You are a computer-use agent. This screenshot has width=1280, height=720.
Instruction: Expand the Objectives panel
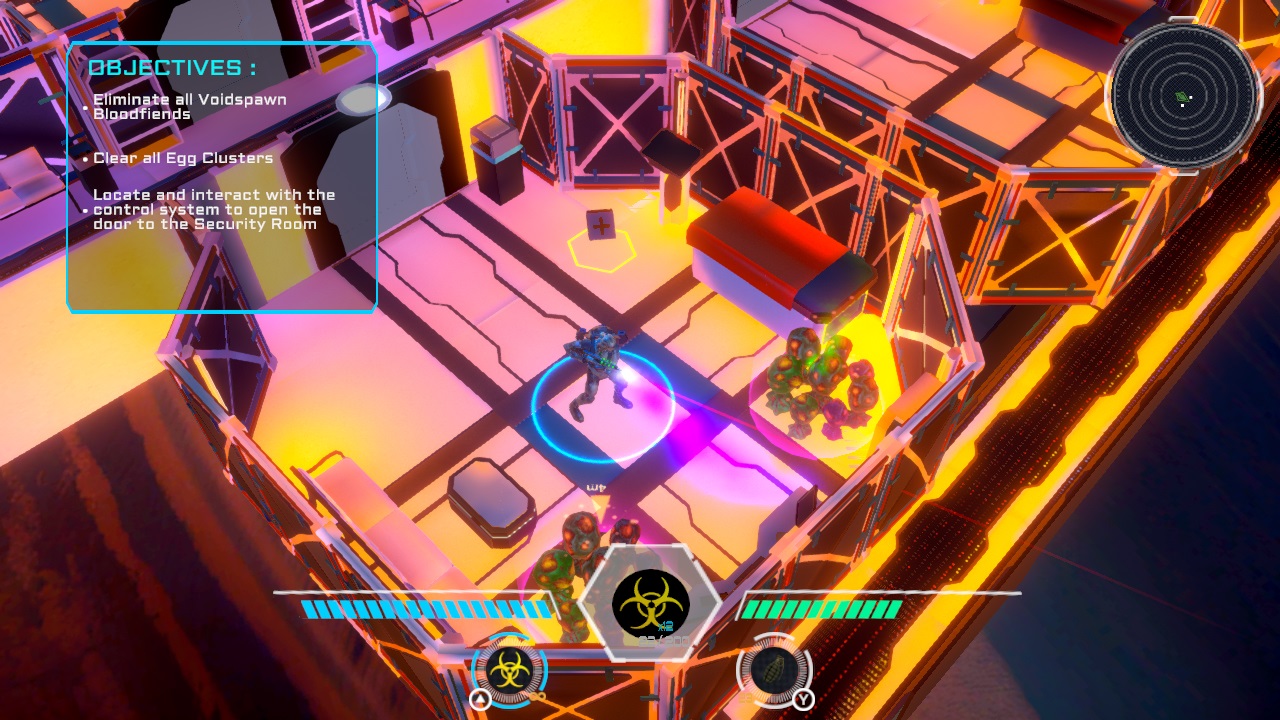tap(221, 178)
